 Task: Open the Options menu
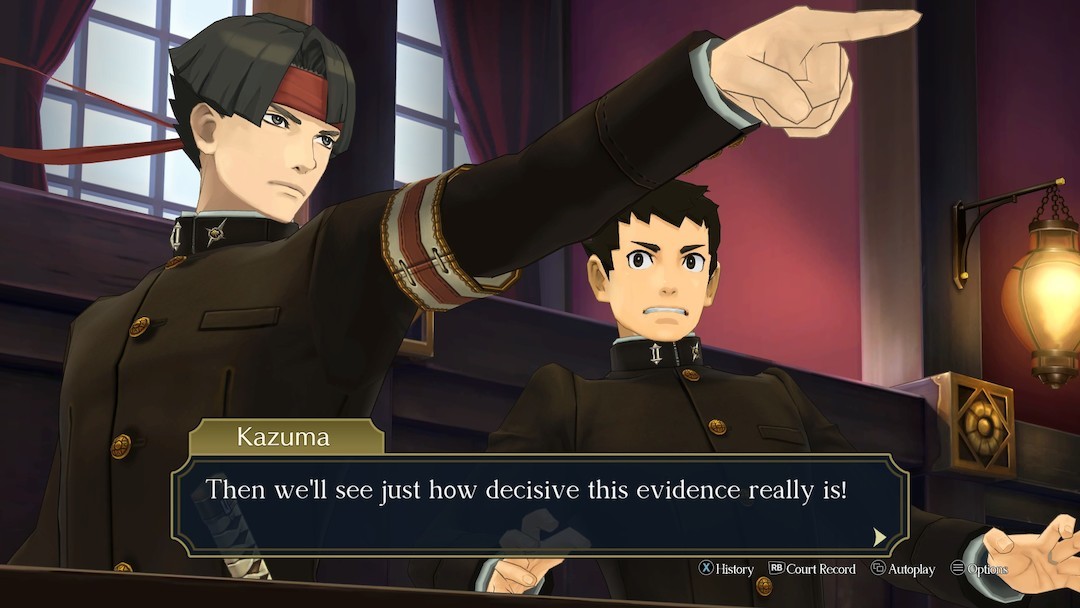click(x=979, y=569)
